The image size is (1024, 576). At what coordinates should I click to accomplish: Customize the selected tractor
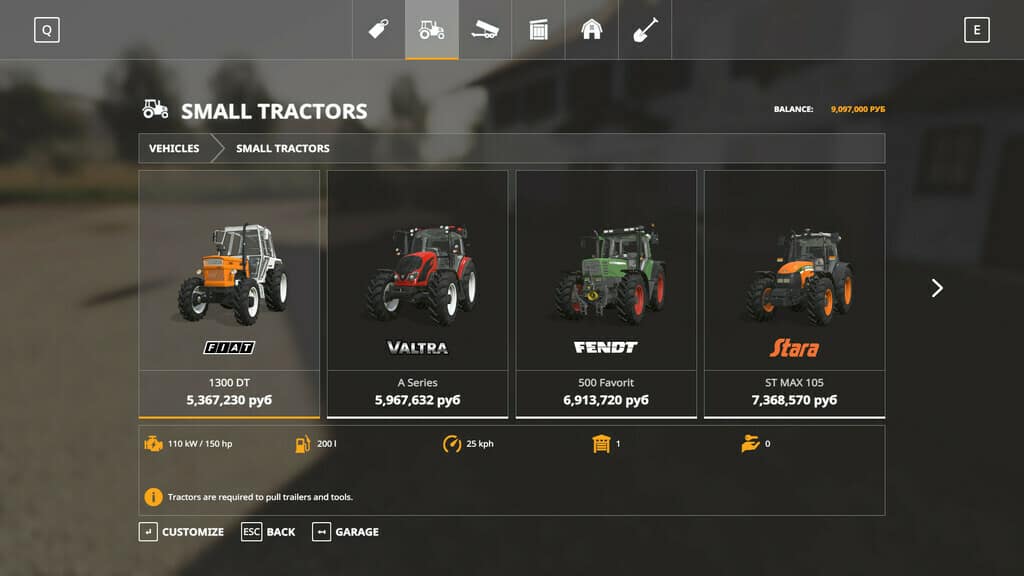pyautogui.click(x=182, y=532)
